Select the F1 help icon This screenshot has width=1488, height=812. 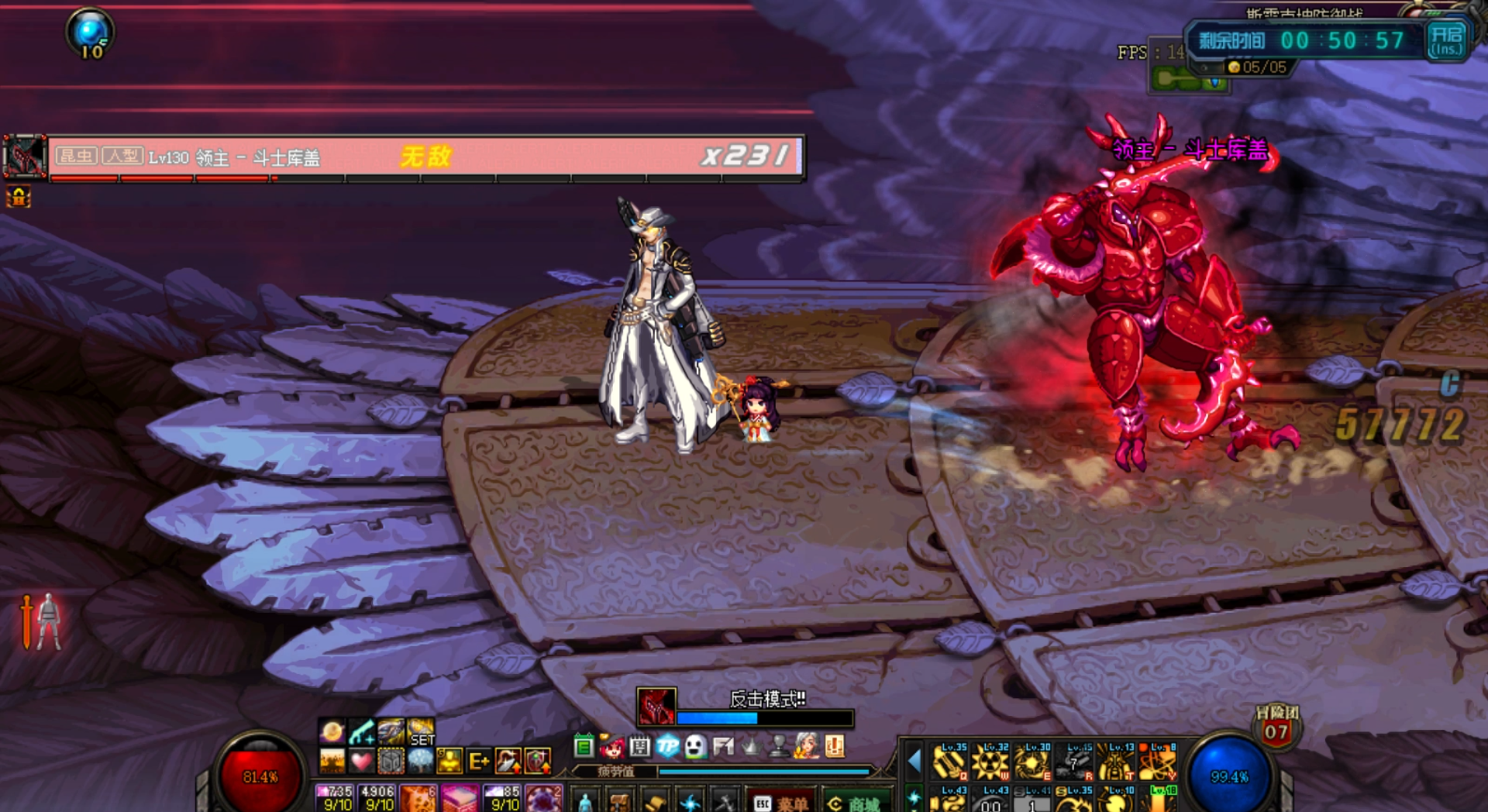click(723, 746)
